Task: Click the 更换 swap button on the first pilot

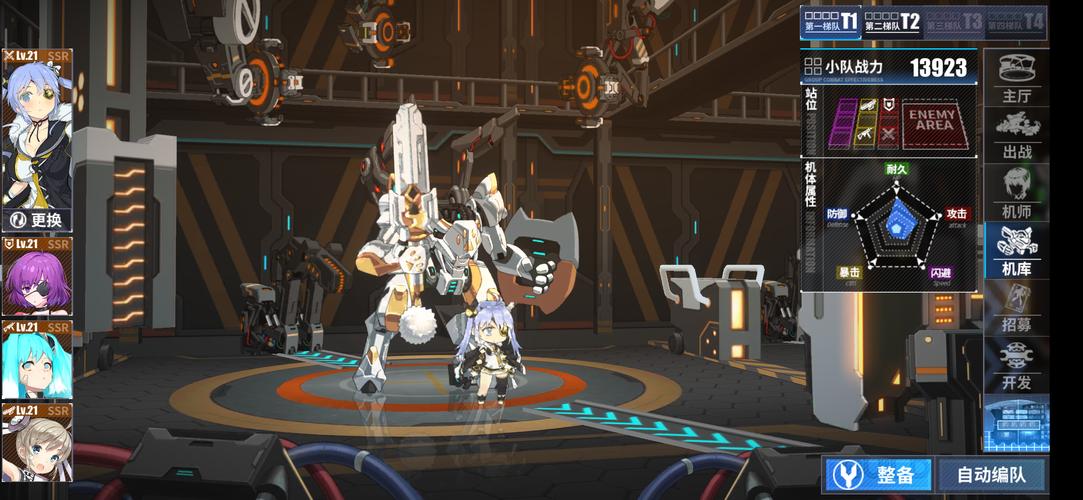Action: 37,220
